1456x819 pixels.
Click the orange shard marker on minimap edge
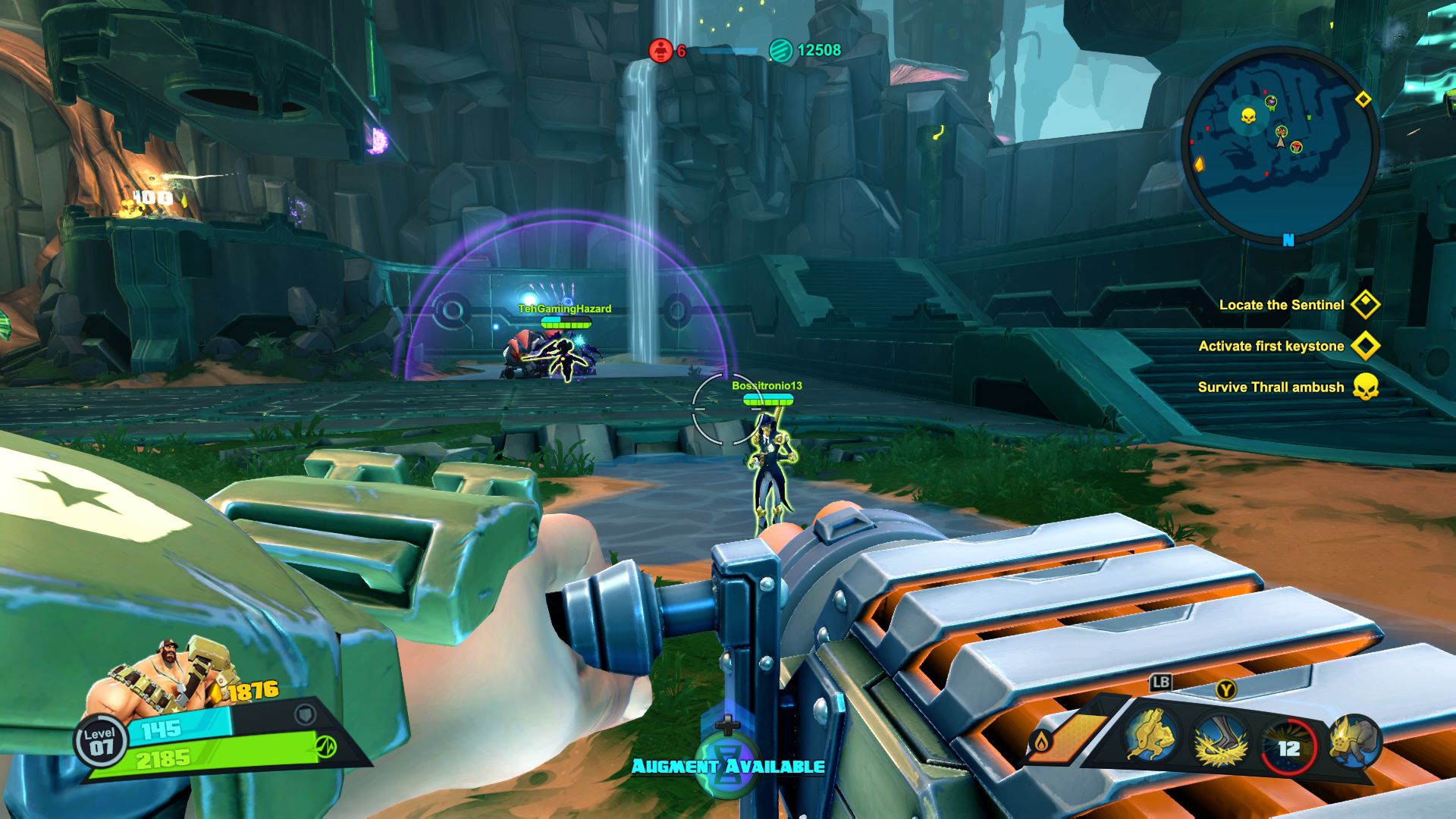1200,164
